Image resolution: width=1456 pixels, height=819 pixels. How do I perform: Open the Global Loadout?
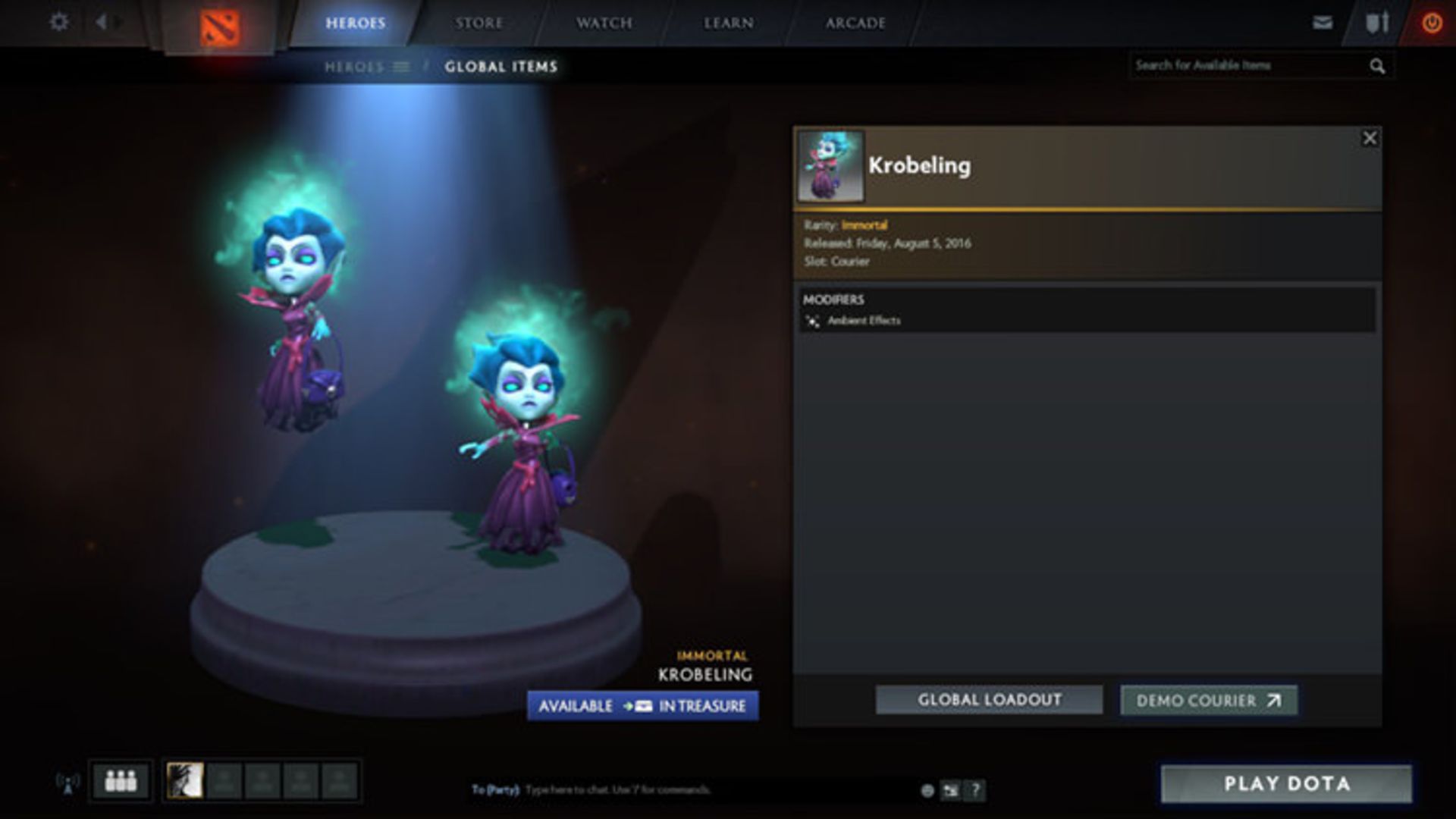click(x=989, y=700)
